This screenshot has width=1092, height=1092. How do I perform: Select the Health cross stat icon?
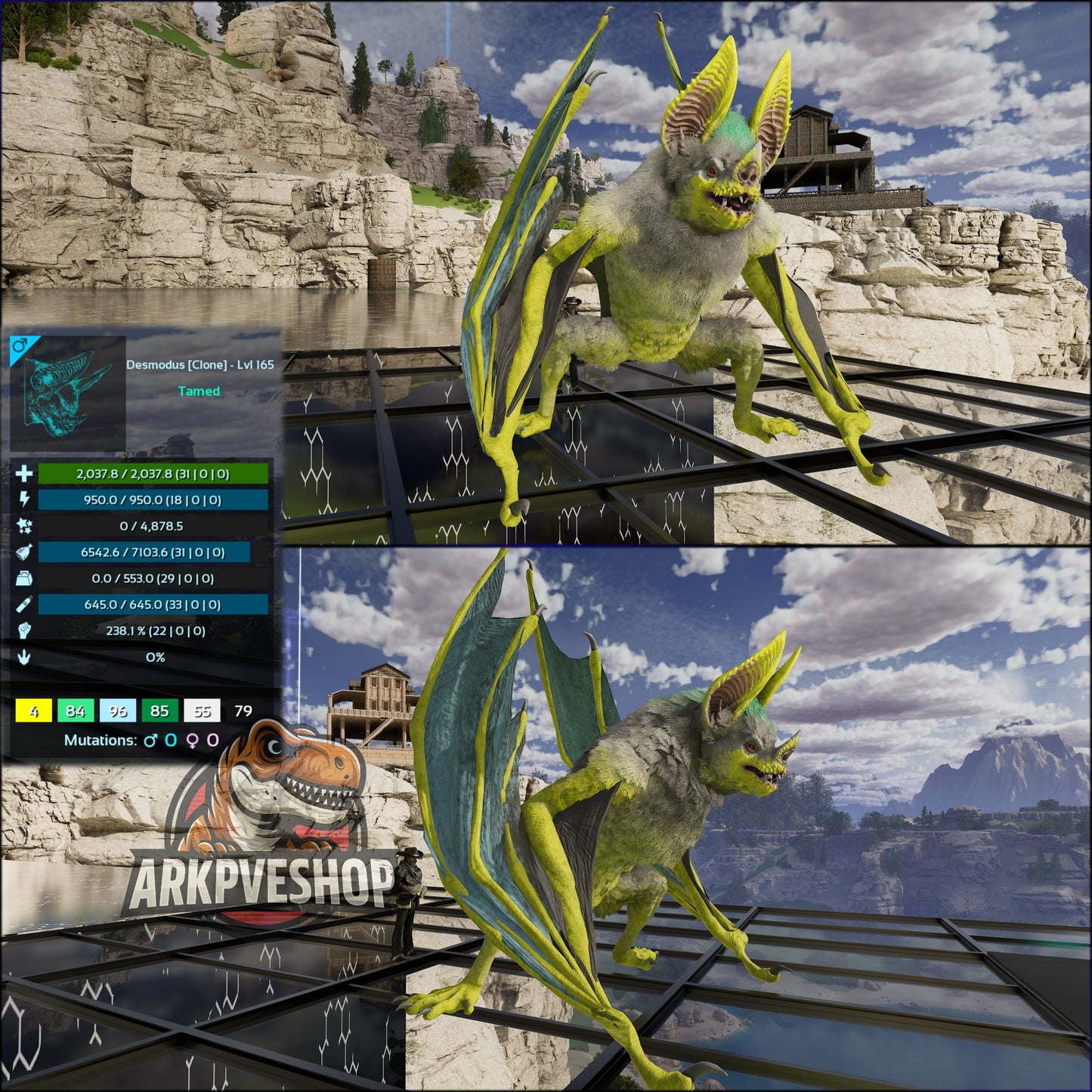click(x=25, y=473)
